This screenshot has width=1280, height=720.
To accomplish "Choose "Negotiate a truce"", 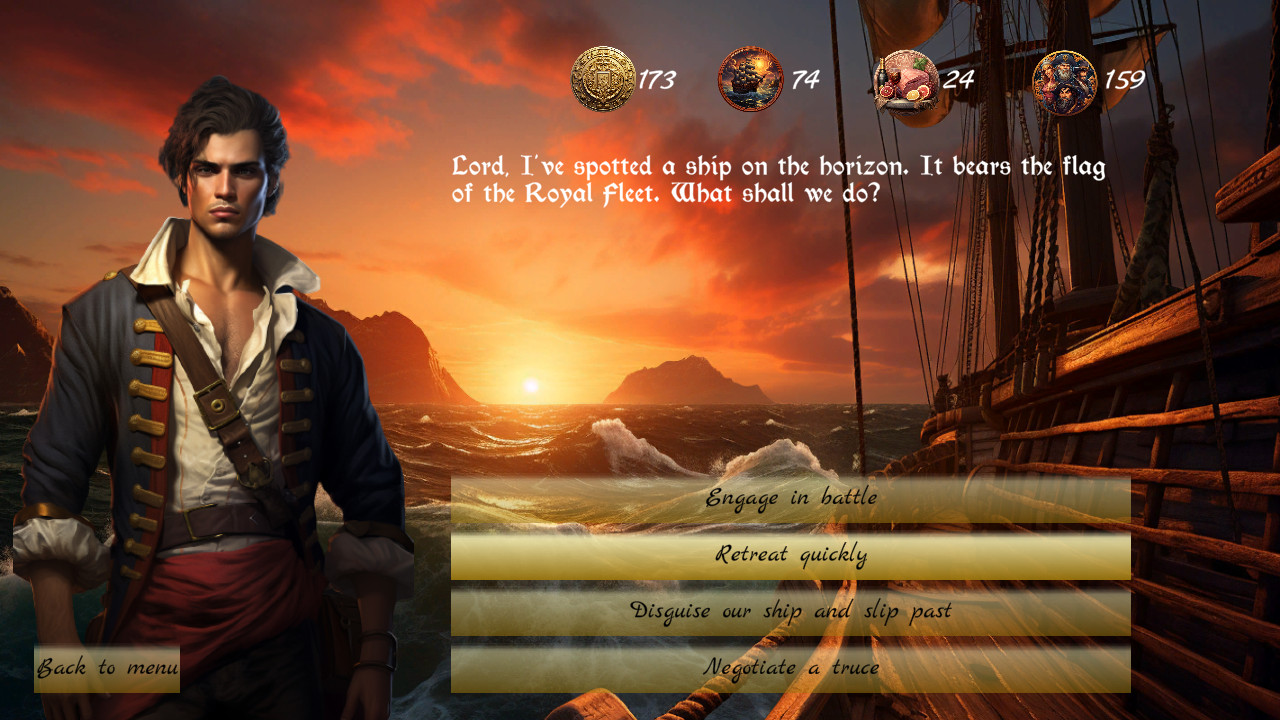I will 795,666.
